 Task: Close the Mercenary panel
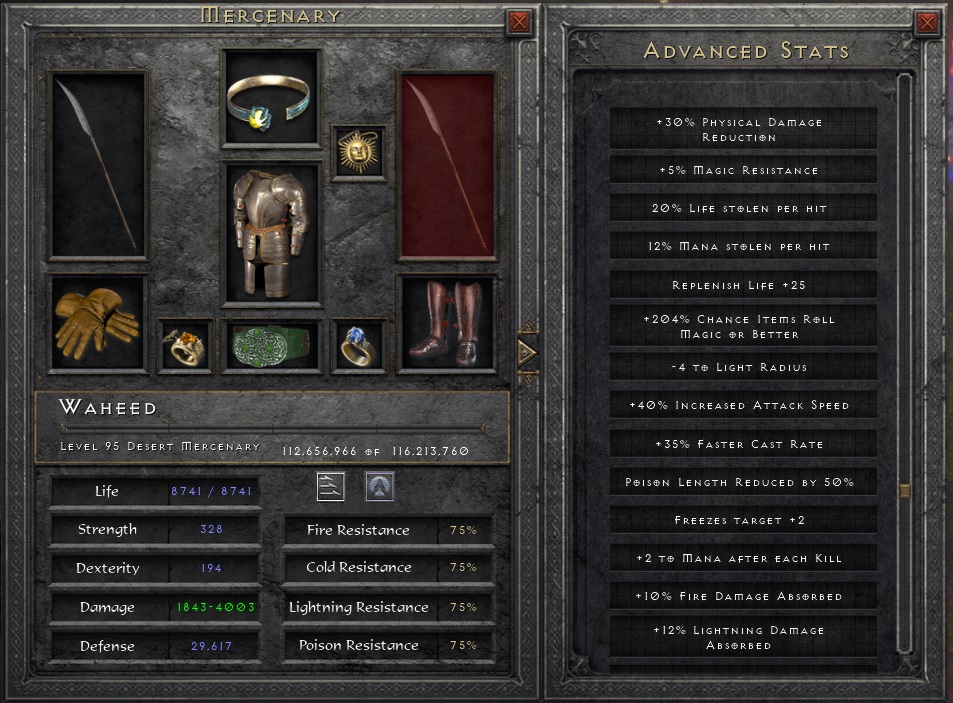point(518,22)
